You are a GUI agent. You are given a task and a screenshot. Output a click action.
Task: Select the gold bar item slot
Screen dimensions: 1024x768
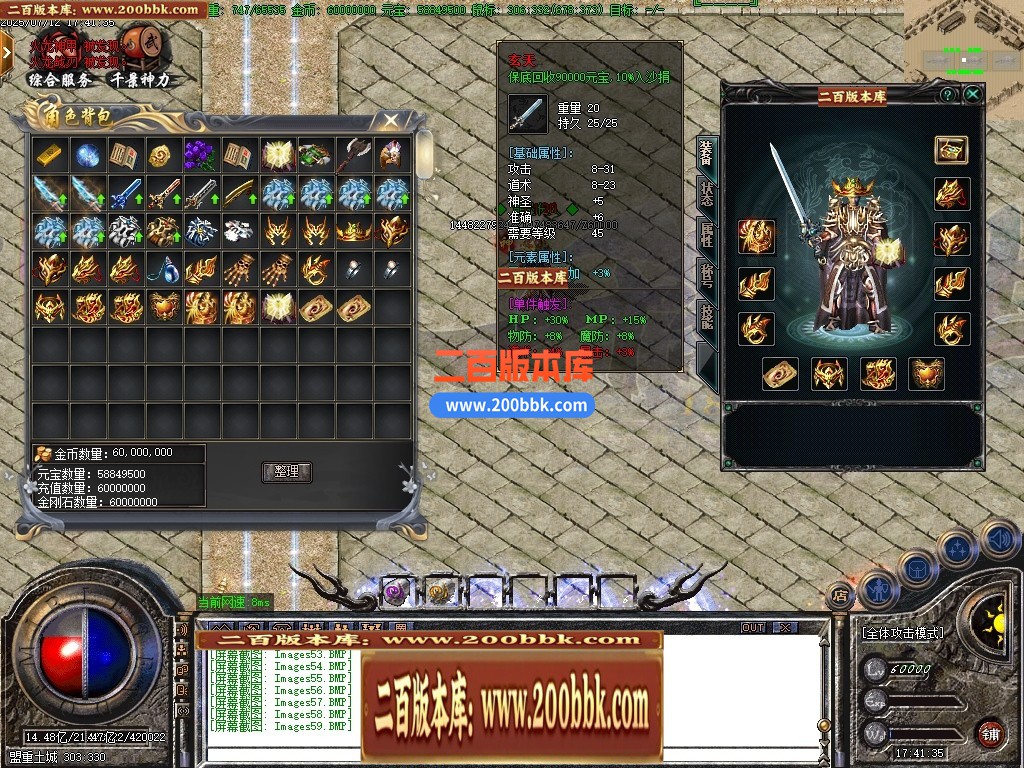coord(50,156)
